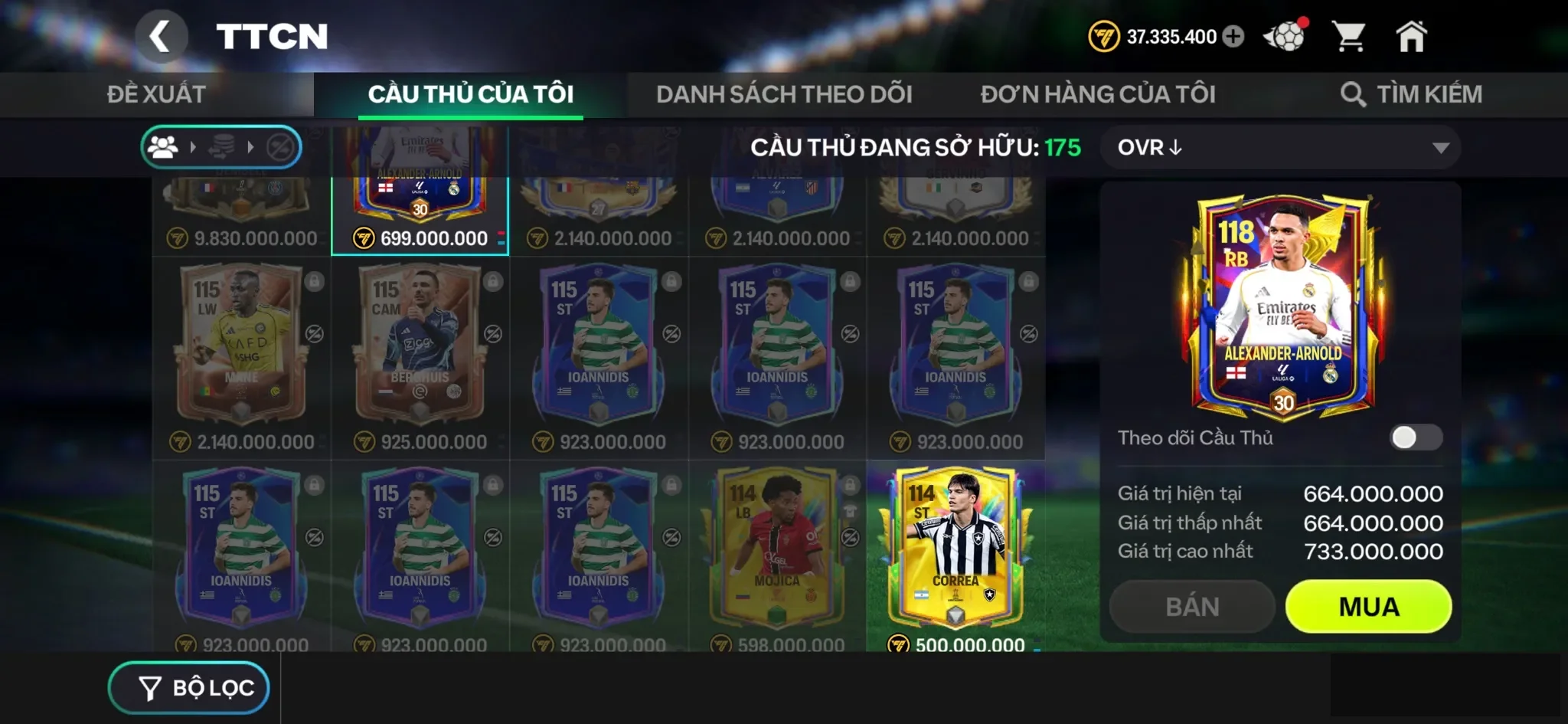
Task: Tap the back arrow next to TTCN
Action: (162, 36)
